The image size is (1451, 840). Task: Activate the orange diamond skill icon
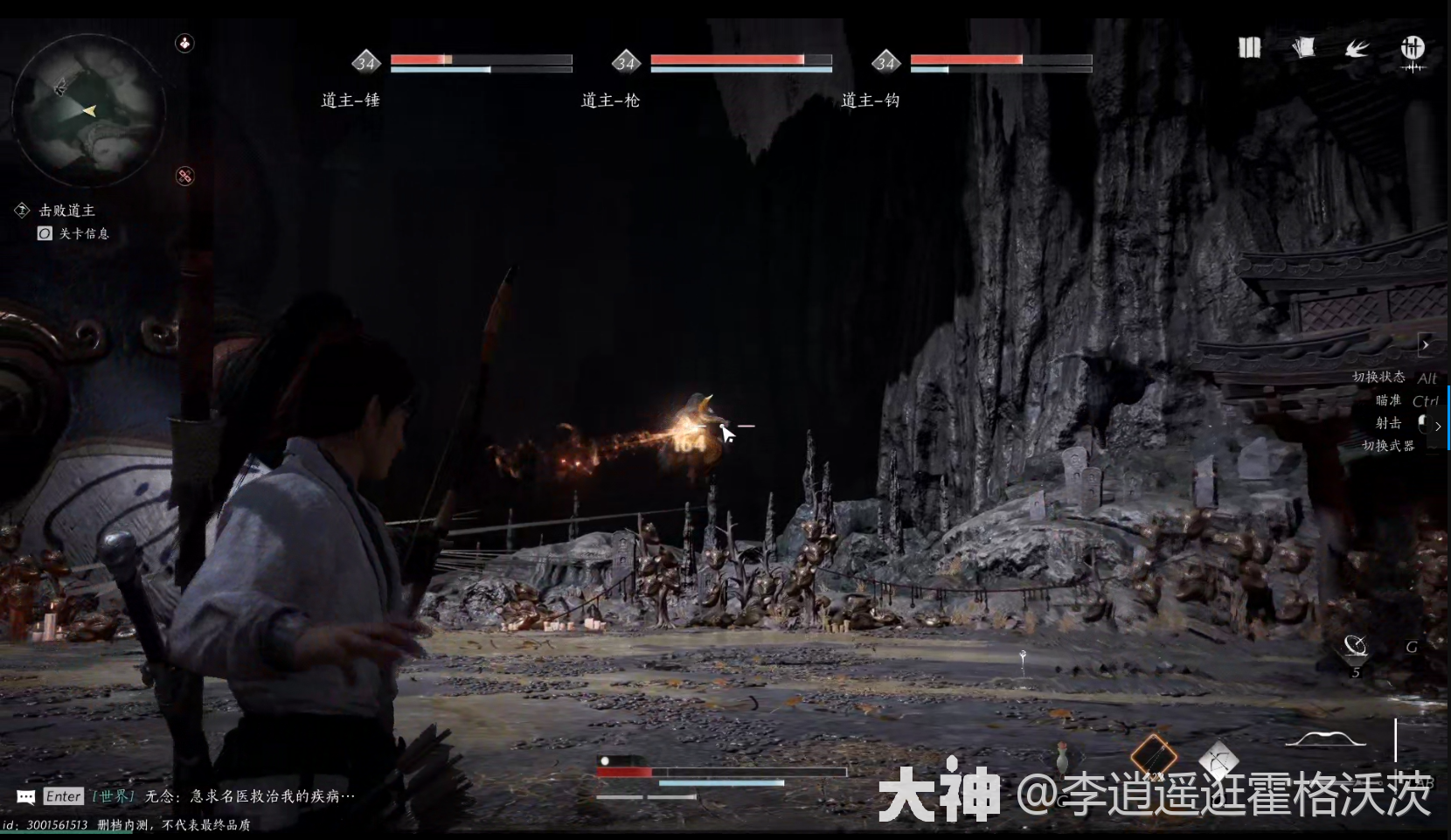(1154, 753)
